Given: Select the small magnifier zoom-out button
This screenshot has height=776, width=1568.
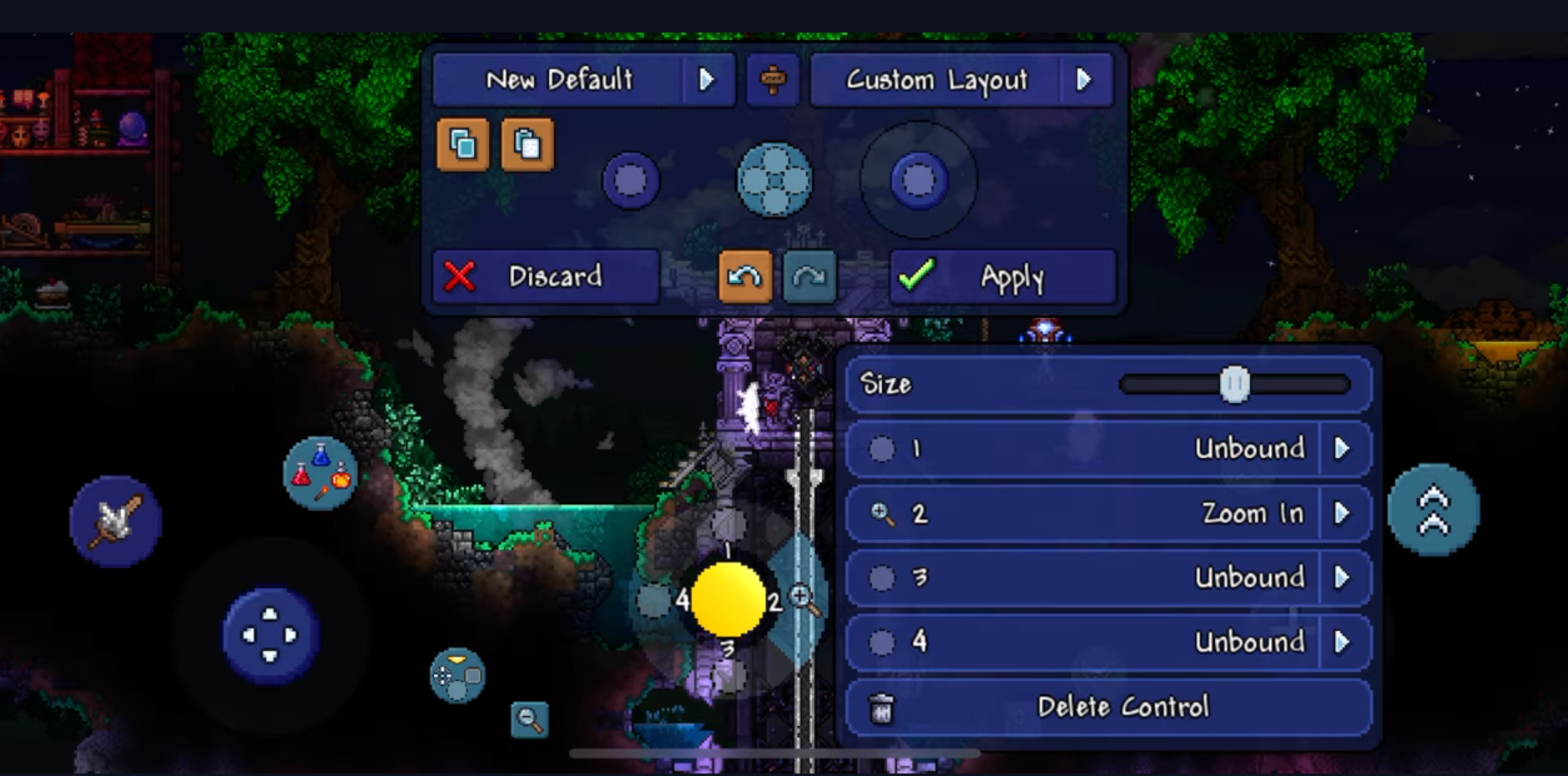Looking at the screenshot, I should 530,719.
